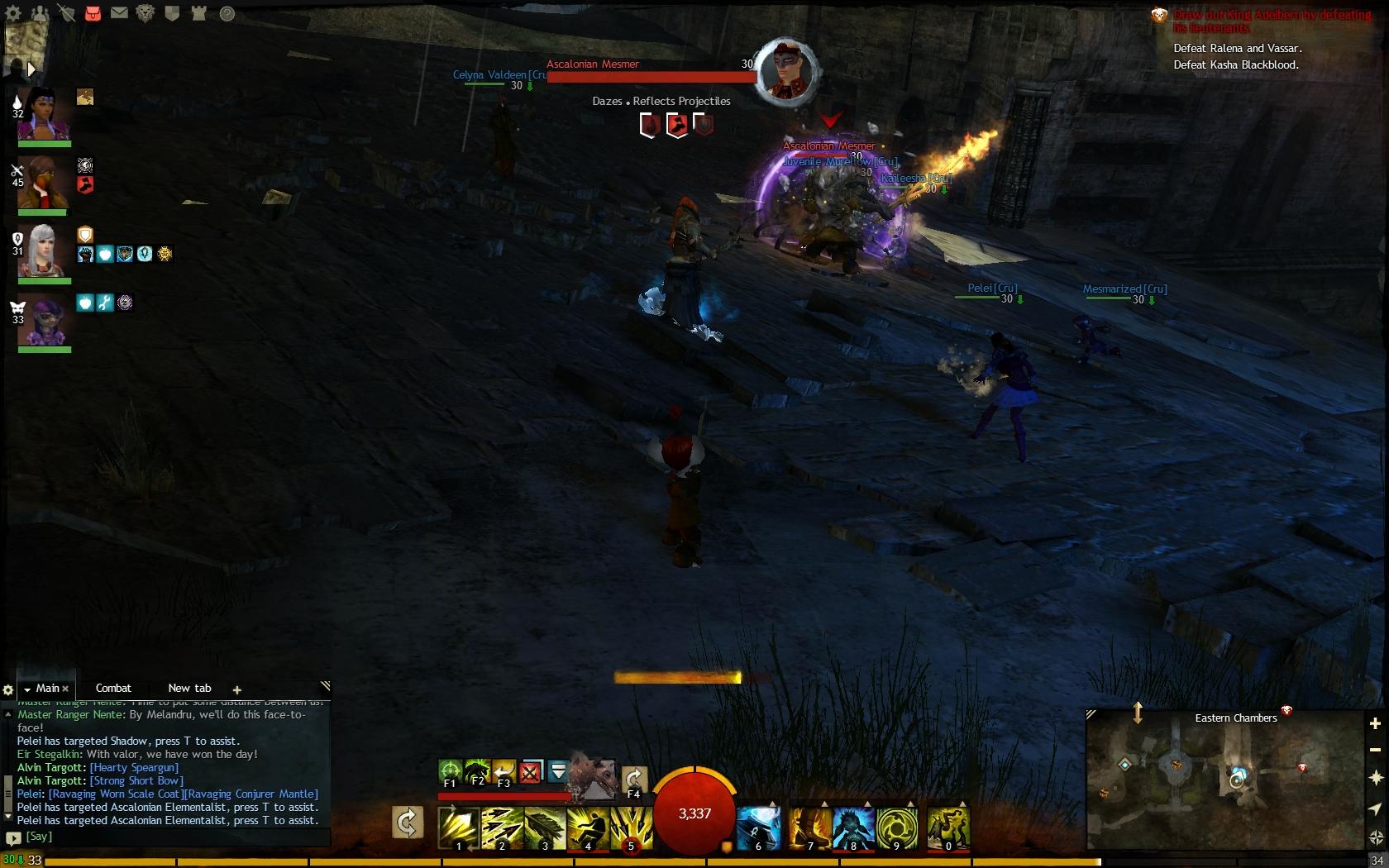Open the Black Lion lion-head icon
This screenshot has width=1389, height=868.
[x=146, y=13]
